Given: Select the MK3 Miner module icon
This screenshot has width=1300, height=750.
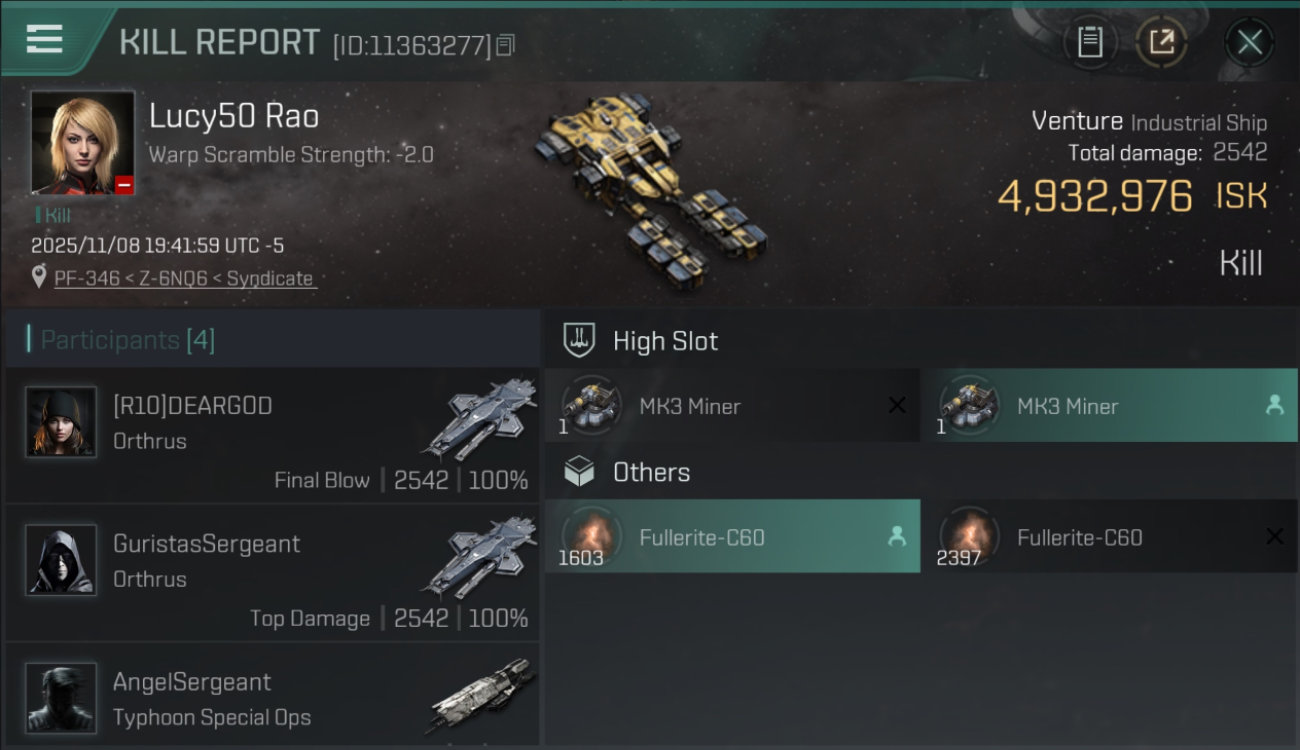Looking at the screenshot, I should point(590,406).
